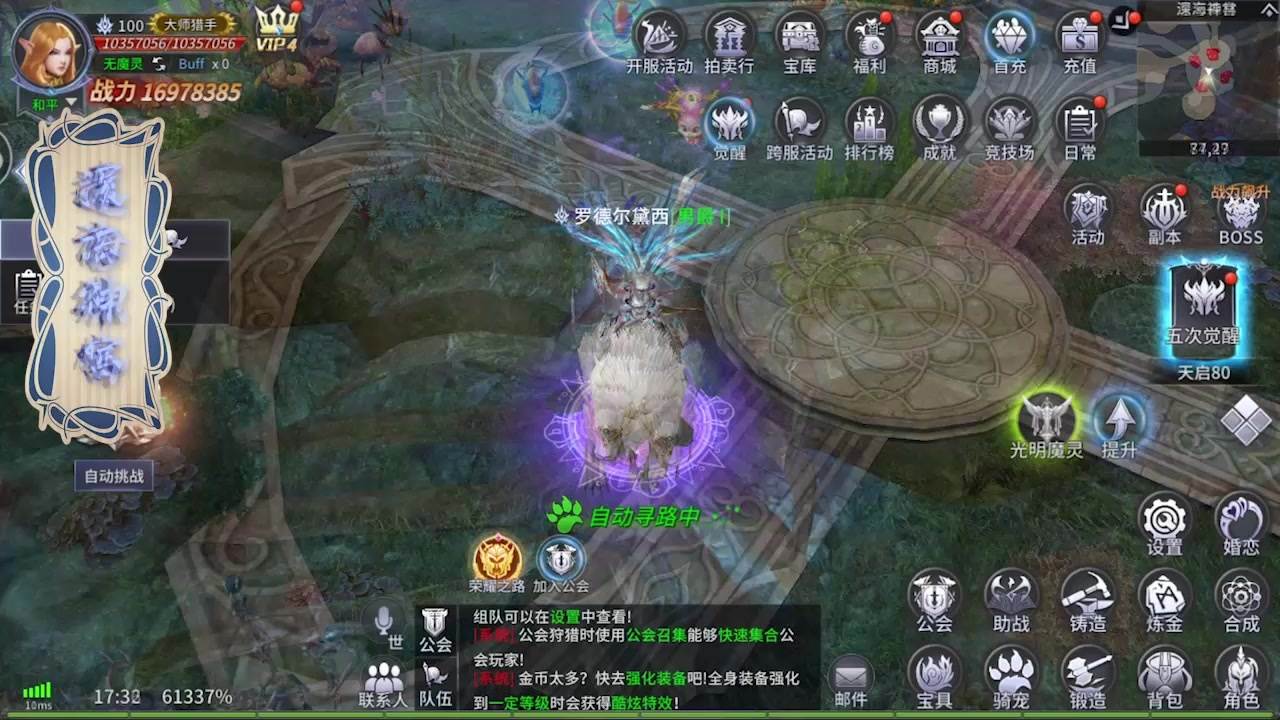The height and width of the screenshot is (720, 1280).
Task: Toggle 自动挑战 auto challenge mode
Action: tap(113, 477)
